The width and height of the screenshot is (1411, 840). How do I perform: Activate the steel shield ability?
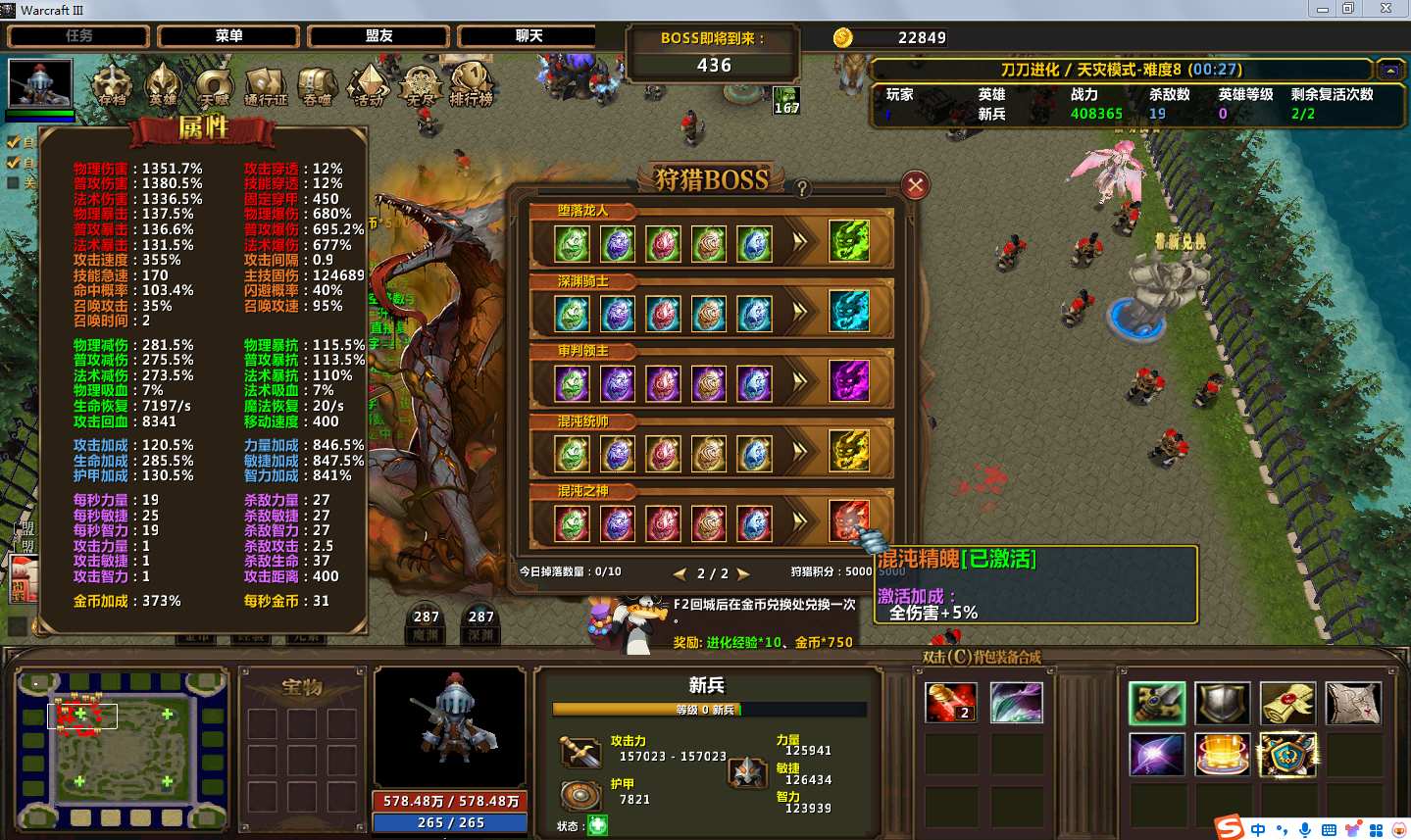coord(1222,703)
